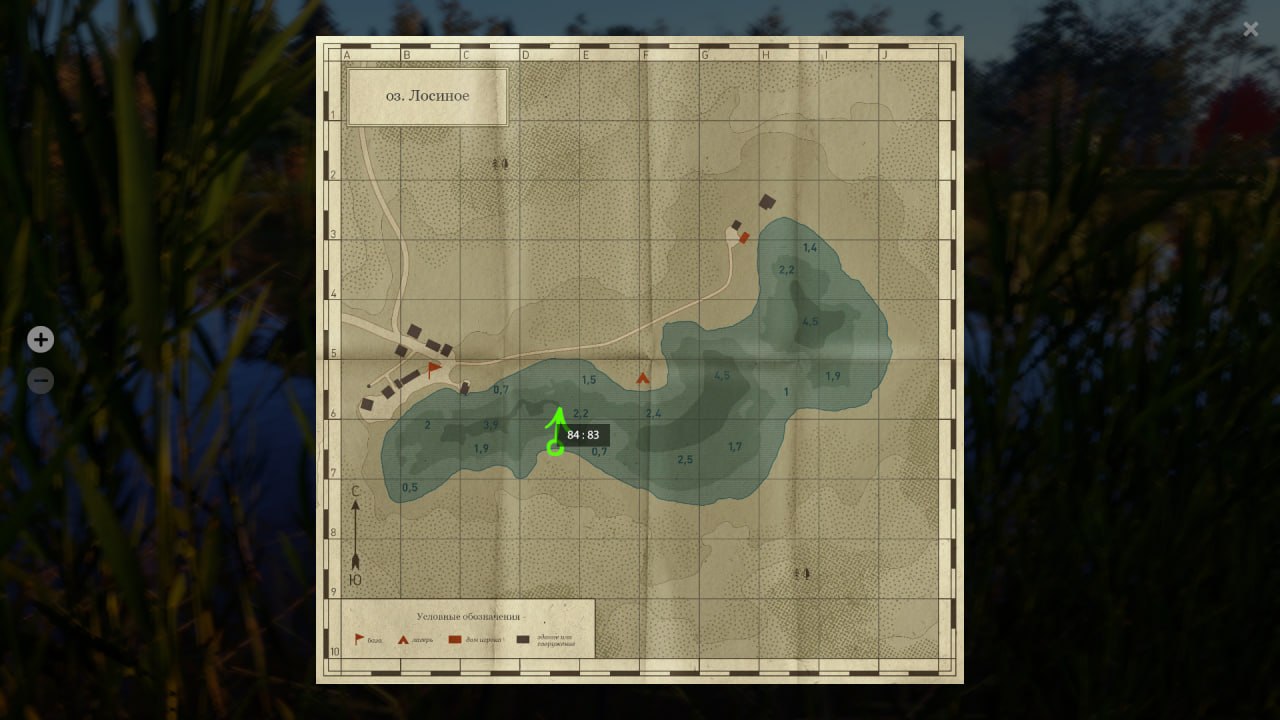Select the red flag base marker on the map
This screenshot has height=720, width=1280.
pyautogui.click(x=430, y=371)
